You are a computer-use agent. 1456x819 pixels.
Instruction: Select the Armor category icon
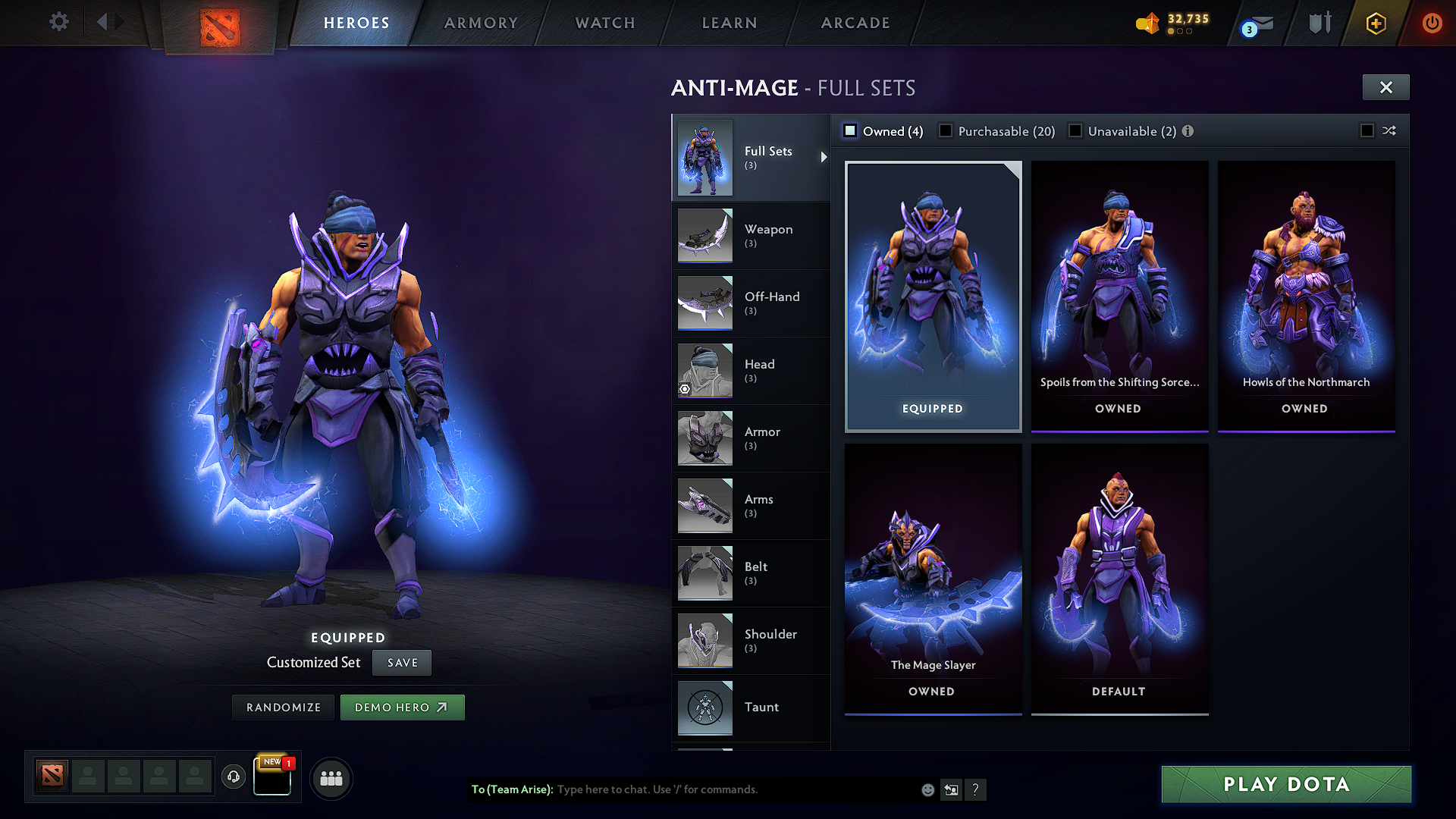tap(704, 438)
